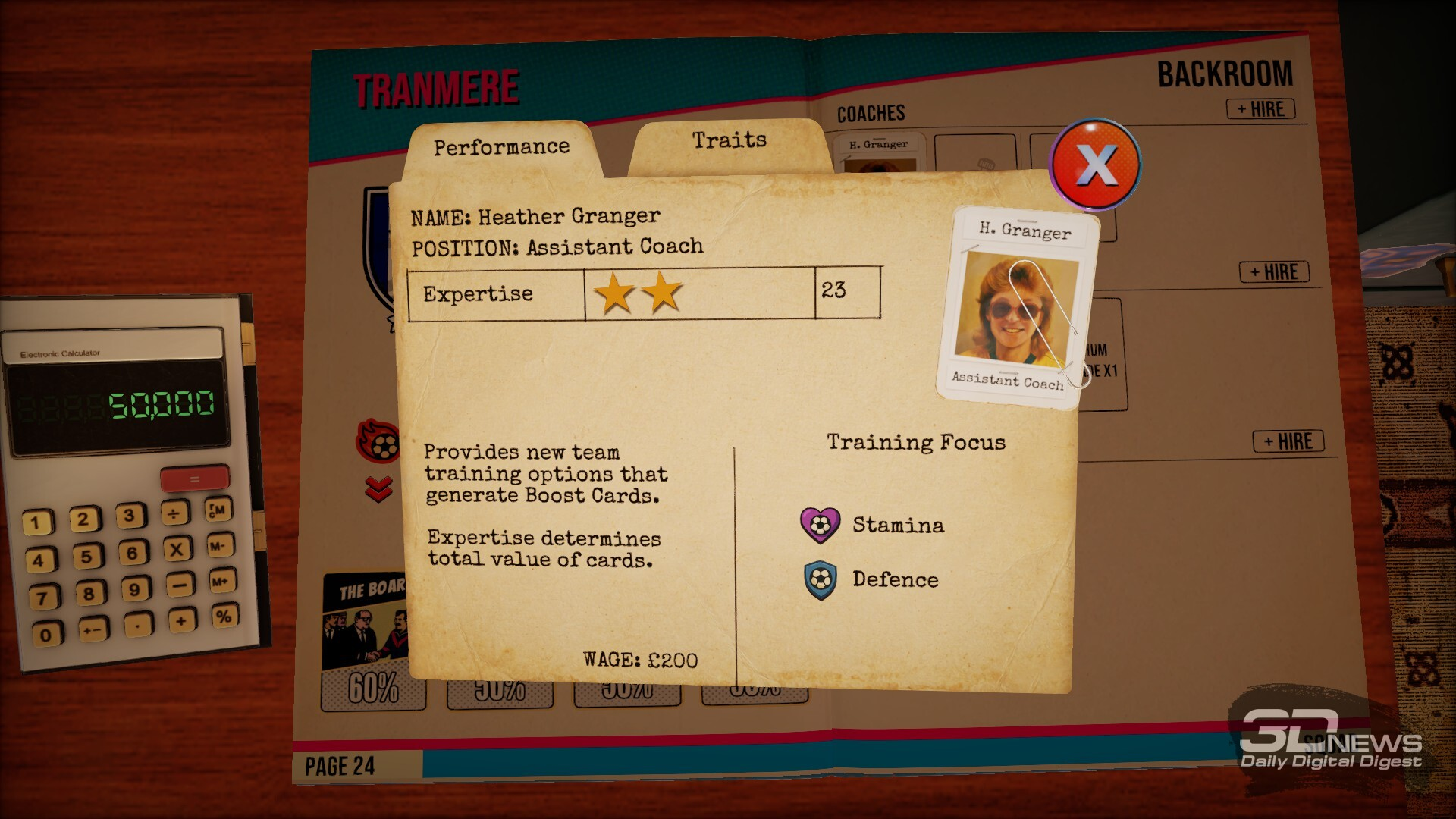Screen dimensions: 1456x819
Task: Select the H. Granger card under Coaches
Action: pos(878,152)
